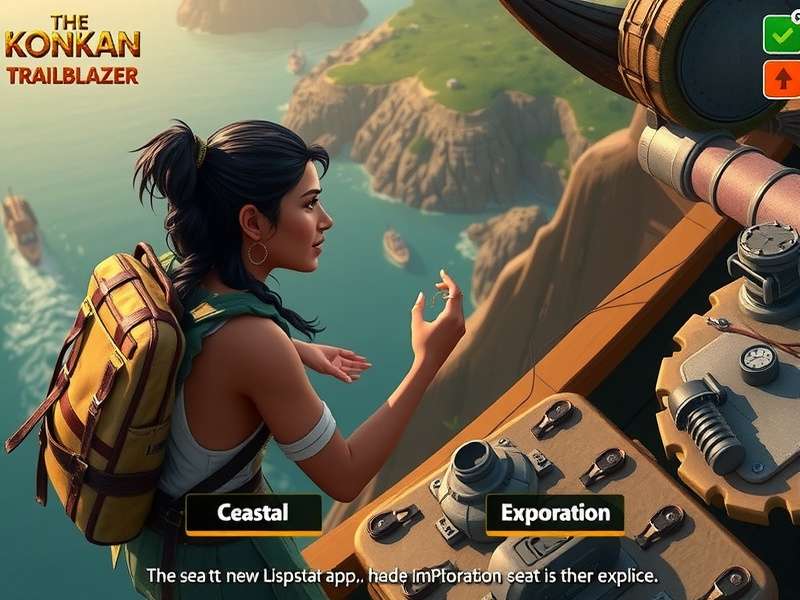Choose the Exporation button
800x600 pixels.
pos(555,514)
